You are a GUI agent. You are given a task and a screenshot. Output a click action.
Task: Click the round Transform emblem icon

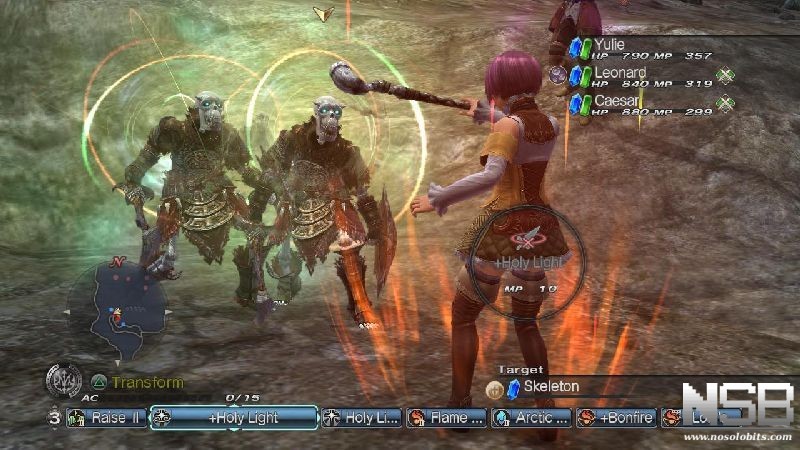click(64, 381)
